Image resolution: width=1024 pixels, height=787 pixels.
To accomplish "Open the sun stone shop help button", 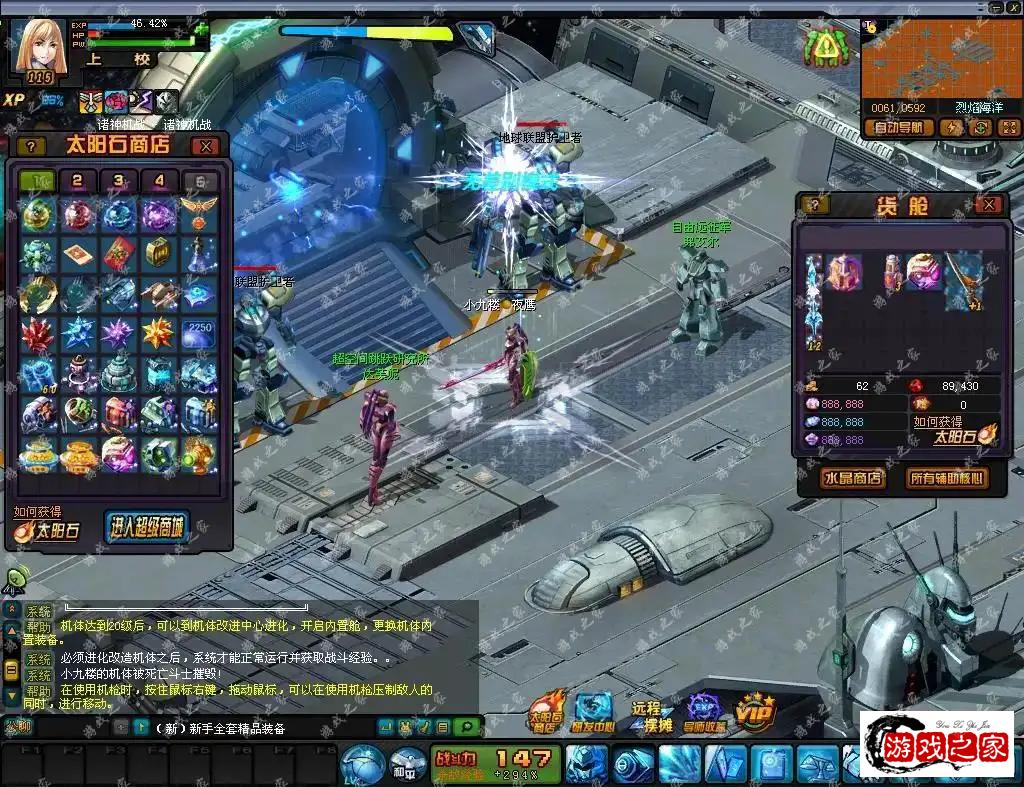I will click(31, 146).
